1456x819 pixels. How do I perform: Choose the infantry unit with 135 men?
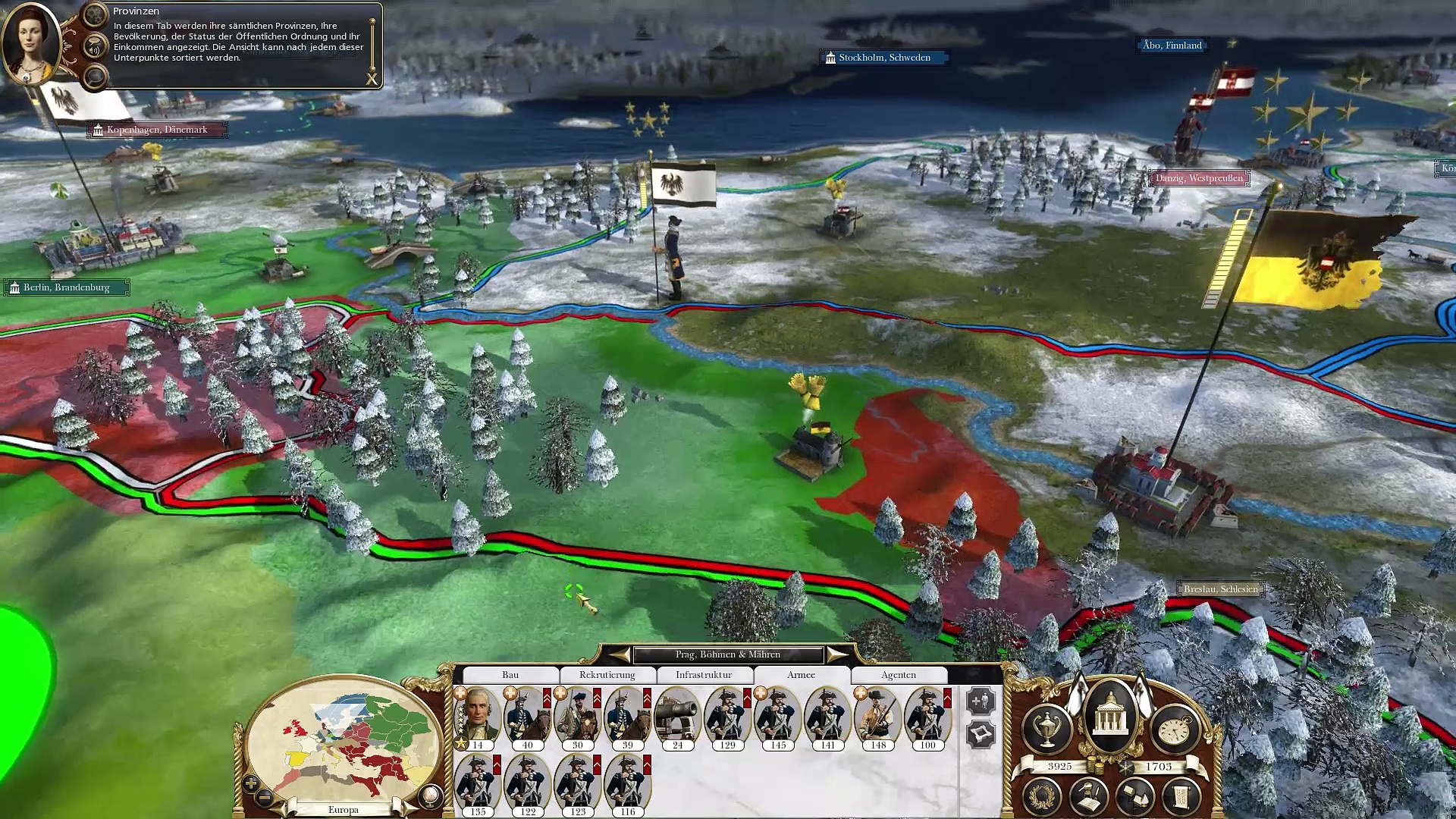[x=478, y=783]
